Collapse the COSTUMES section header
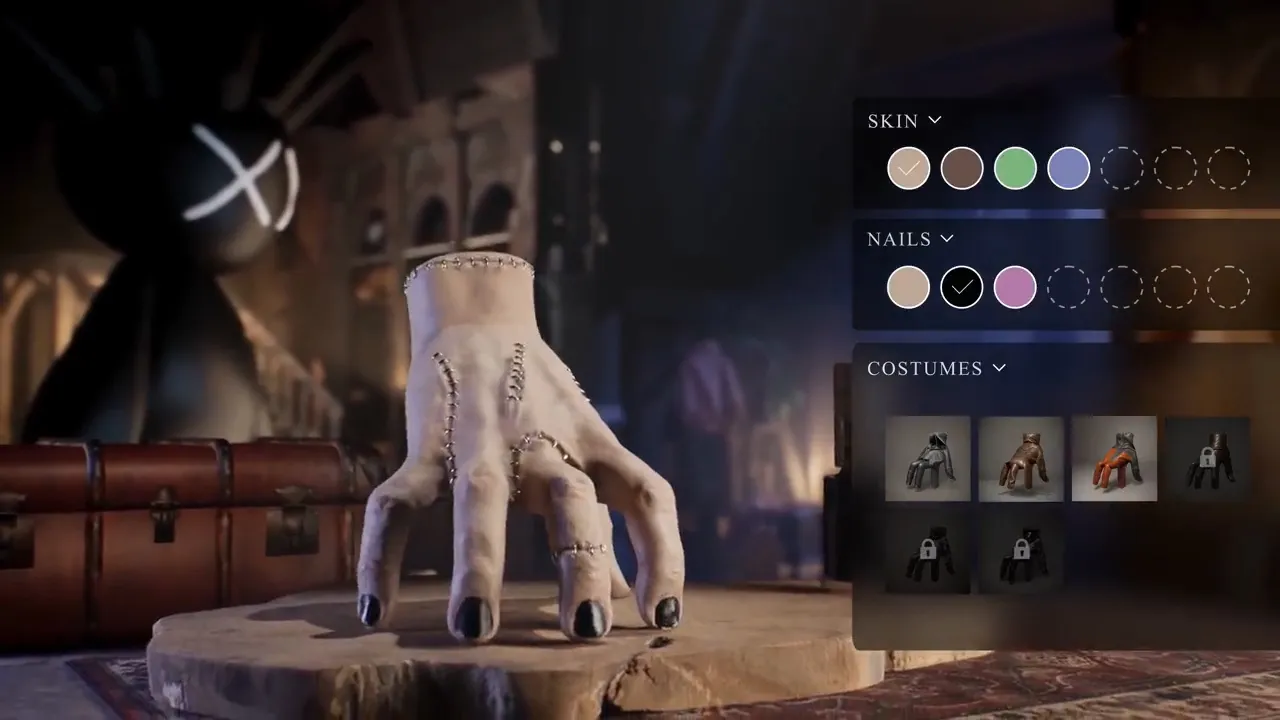 [936, 368]
